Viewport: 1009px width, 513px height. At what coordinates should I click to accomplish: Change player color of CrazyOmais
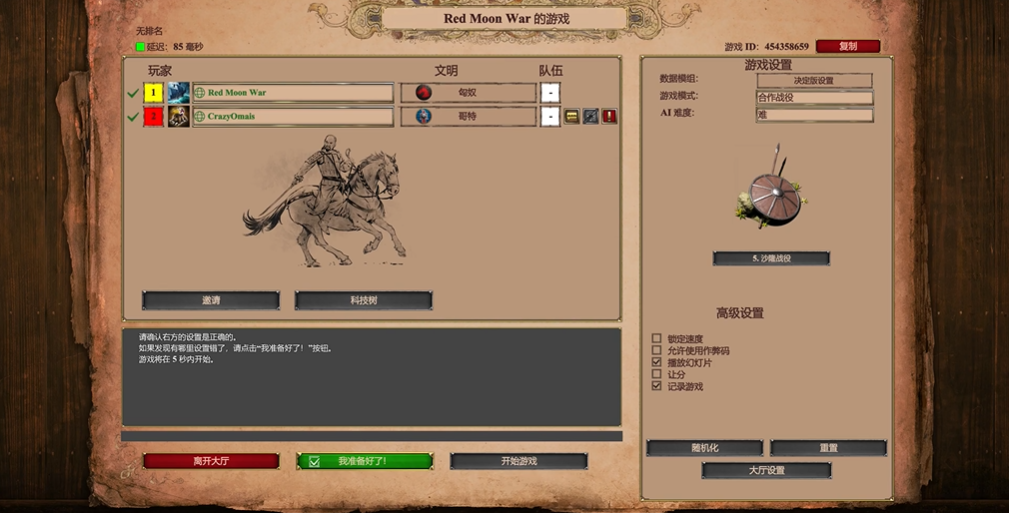[153, 117]
